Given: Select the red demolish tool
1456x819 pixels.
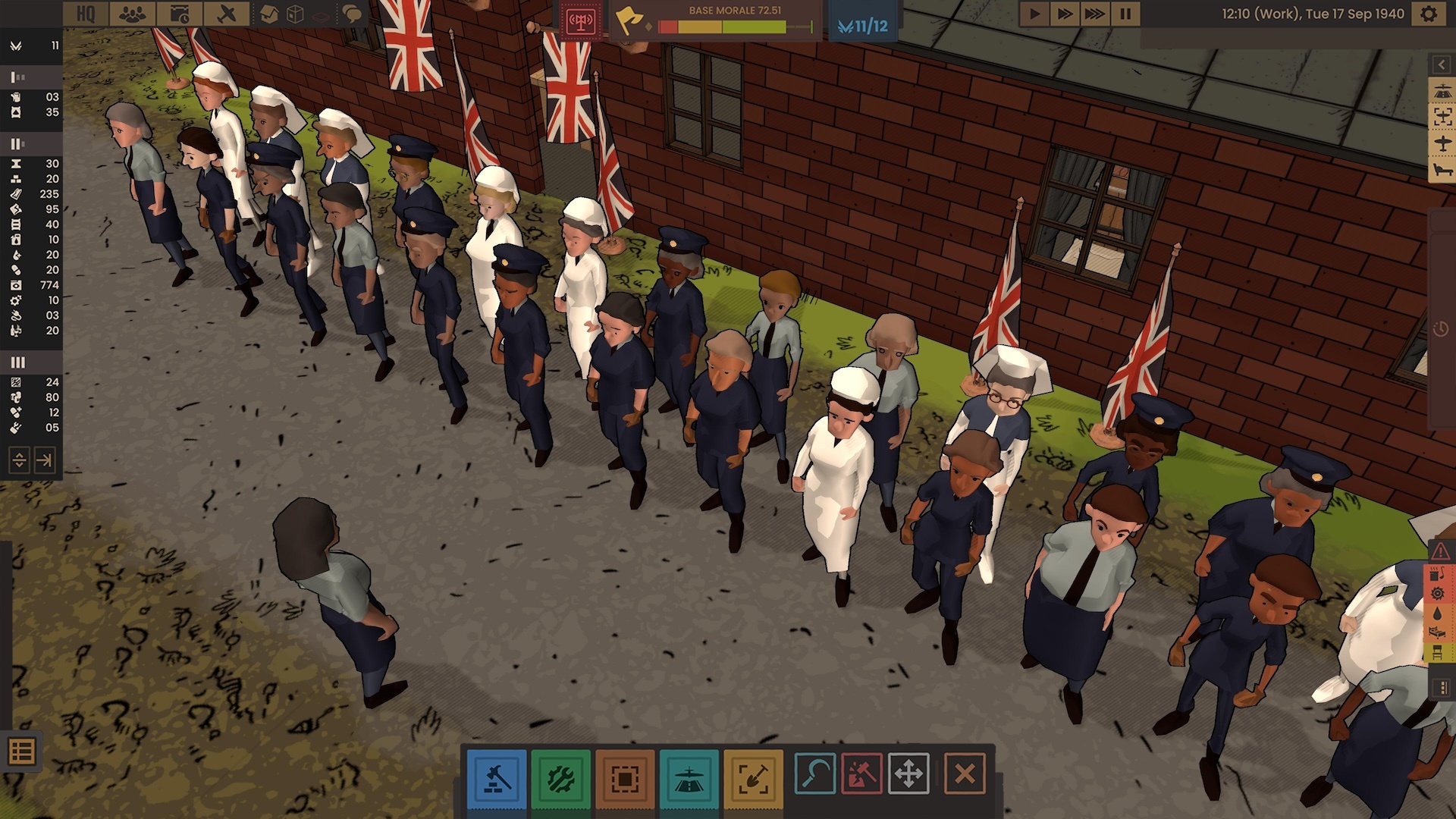Looking at the screenshot, I should tap(861, 771).
